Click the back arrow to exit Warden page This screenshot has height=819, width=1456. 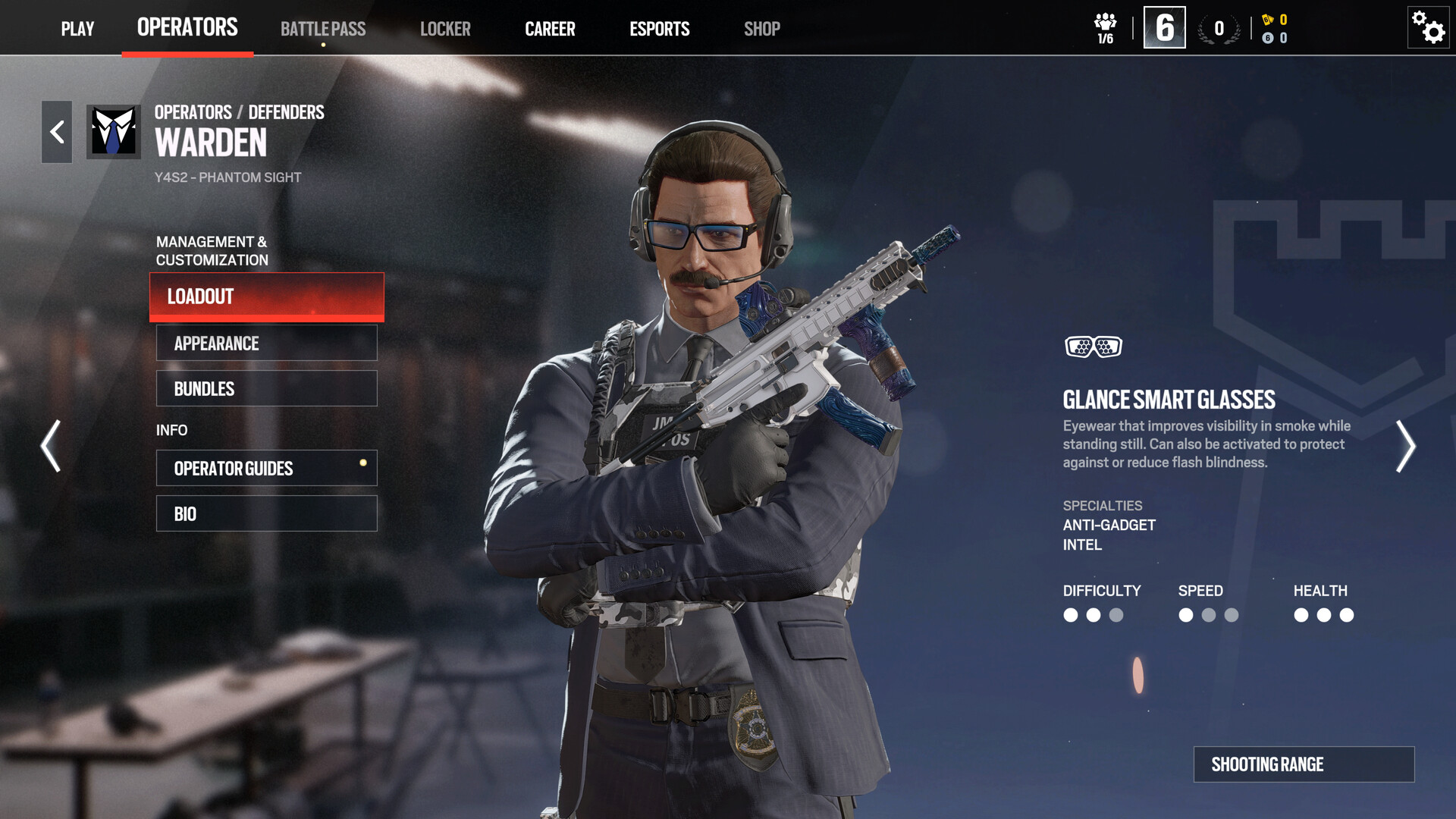click(x=56, y=131)
